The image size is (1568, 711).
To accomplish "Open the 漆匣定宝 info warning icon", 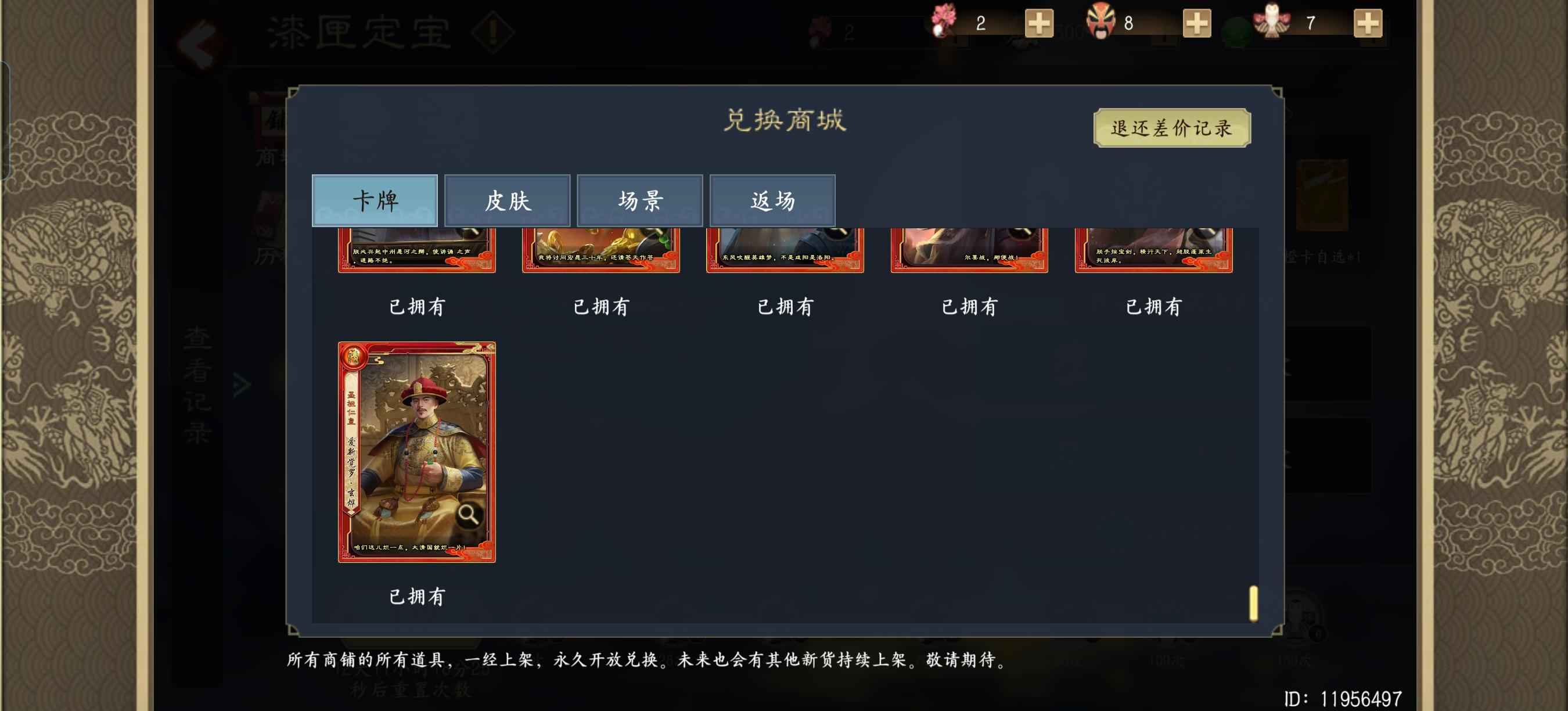I will pyautogui.click(x=492, y=33).
